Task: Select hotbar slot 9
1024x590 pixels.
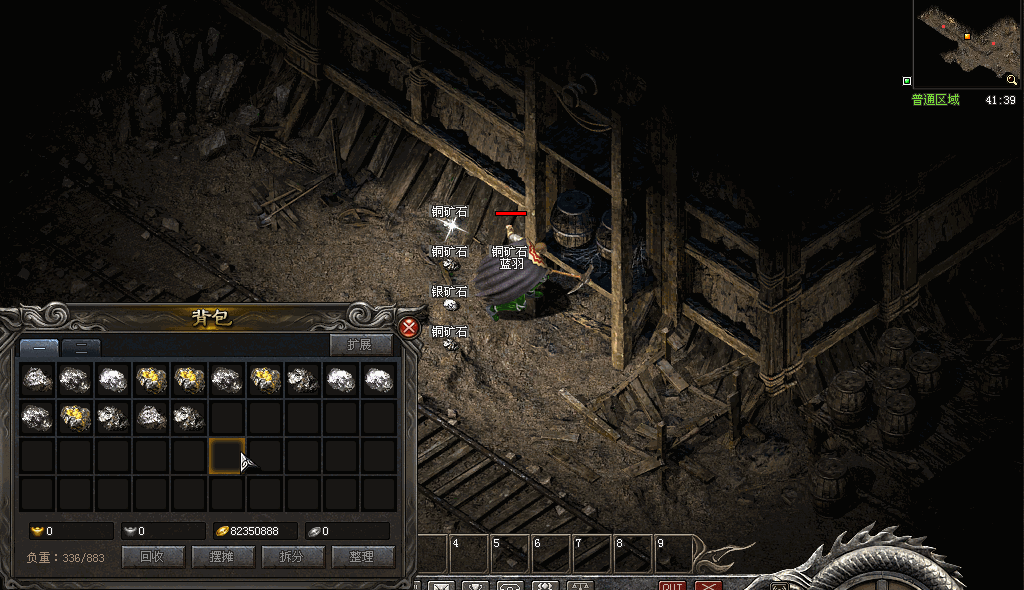Action: coord(674,553)
